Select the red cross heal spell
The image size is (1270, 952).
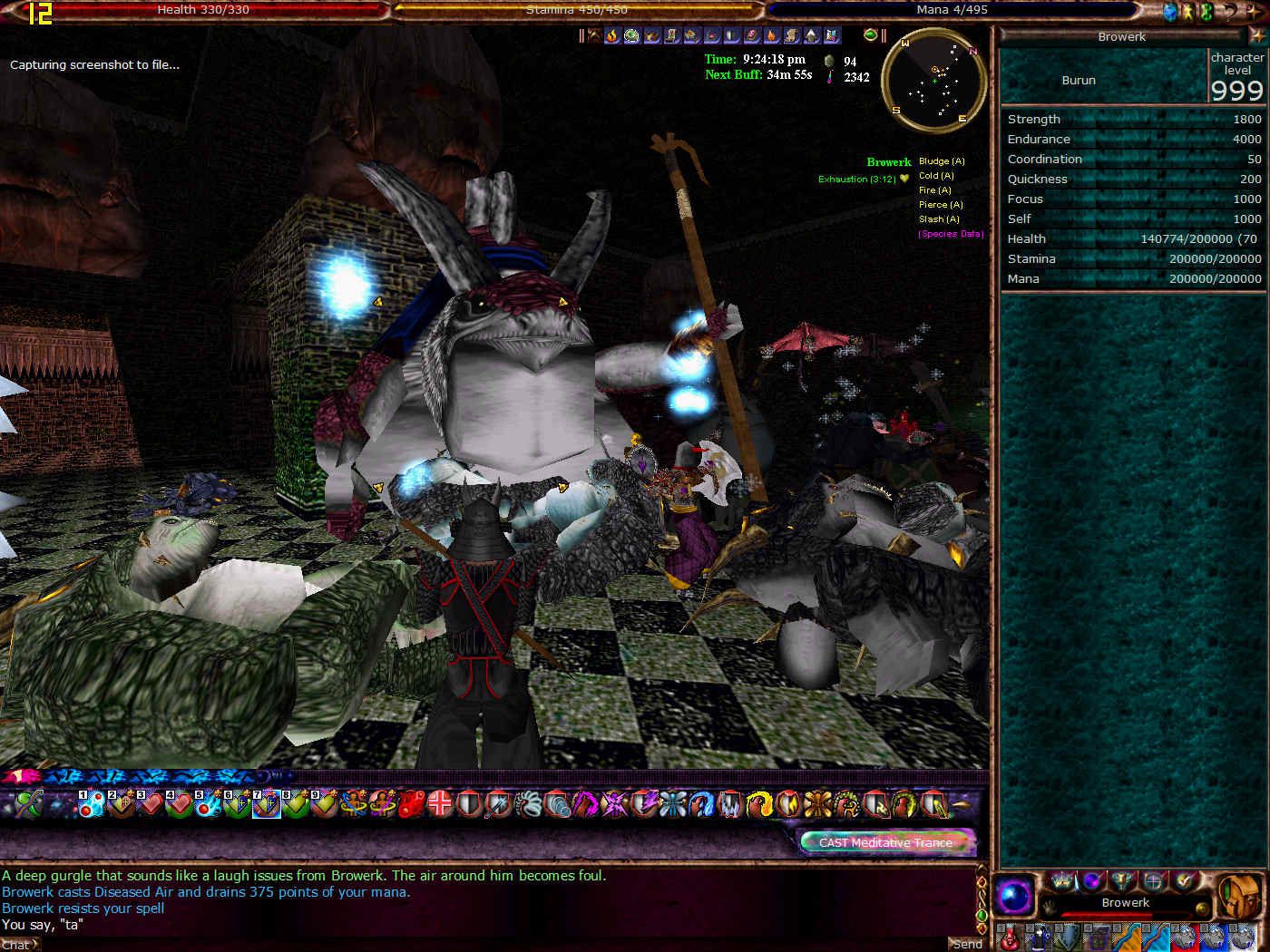coord(441,803)
